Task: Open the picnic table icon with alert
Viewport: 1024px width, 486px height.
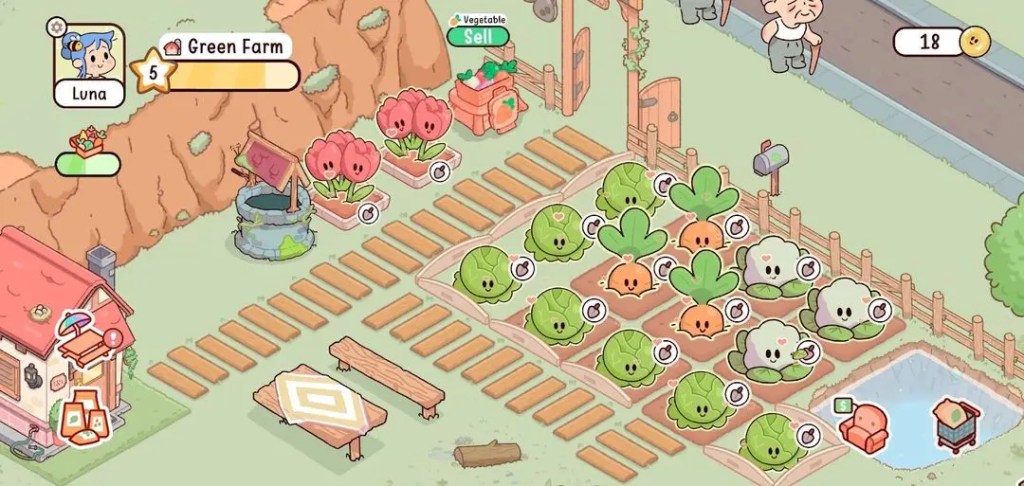Action: click(x=85, y=346)
